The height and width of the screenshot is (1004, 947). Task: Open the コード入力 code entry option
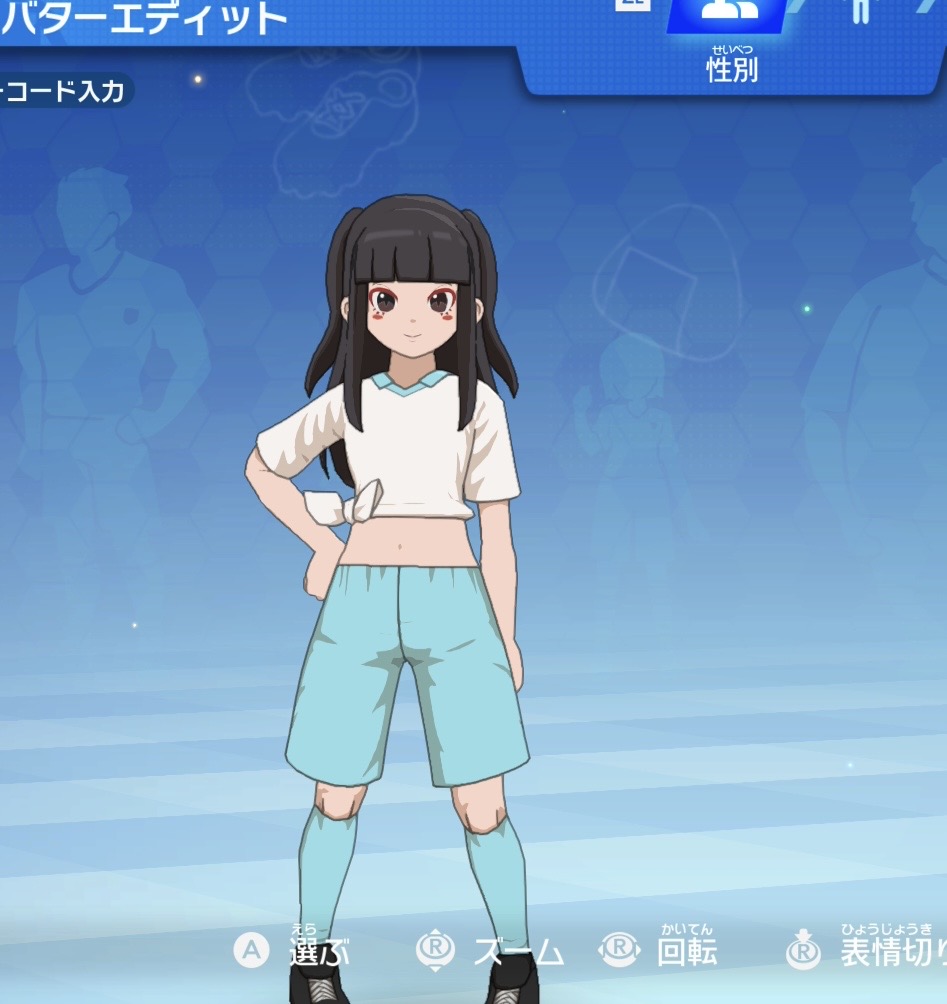(64, 92)
